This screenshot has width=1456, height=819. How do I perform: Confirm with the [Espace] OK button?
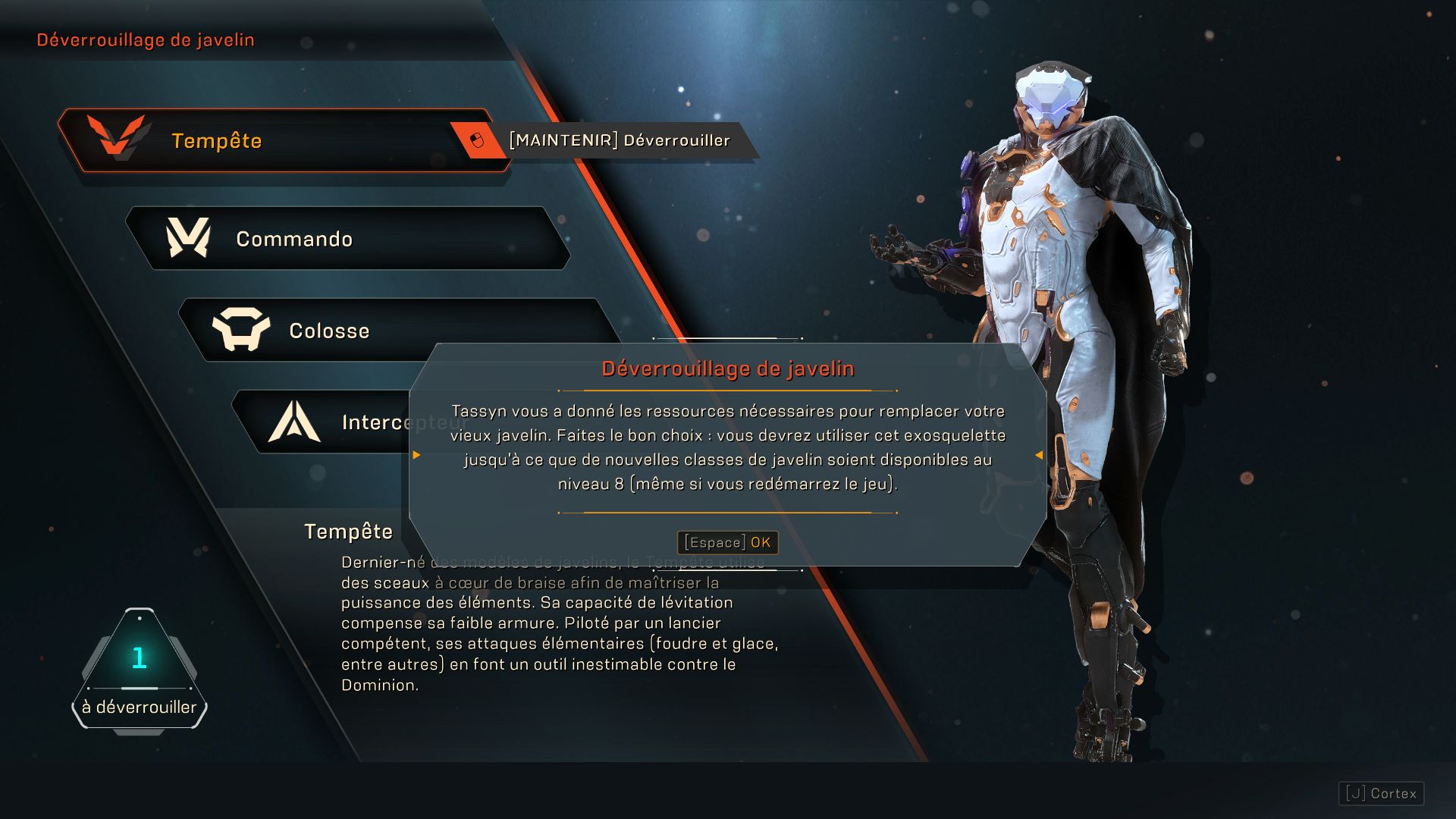click(x=726, y=542)
